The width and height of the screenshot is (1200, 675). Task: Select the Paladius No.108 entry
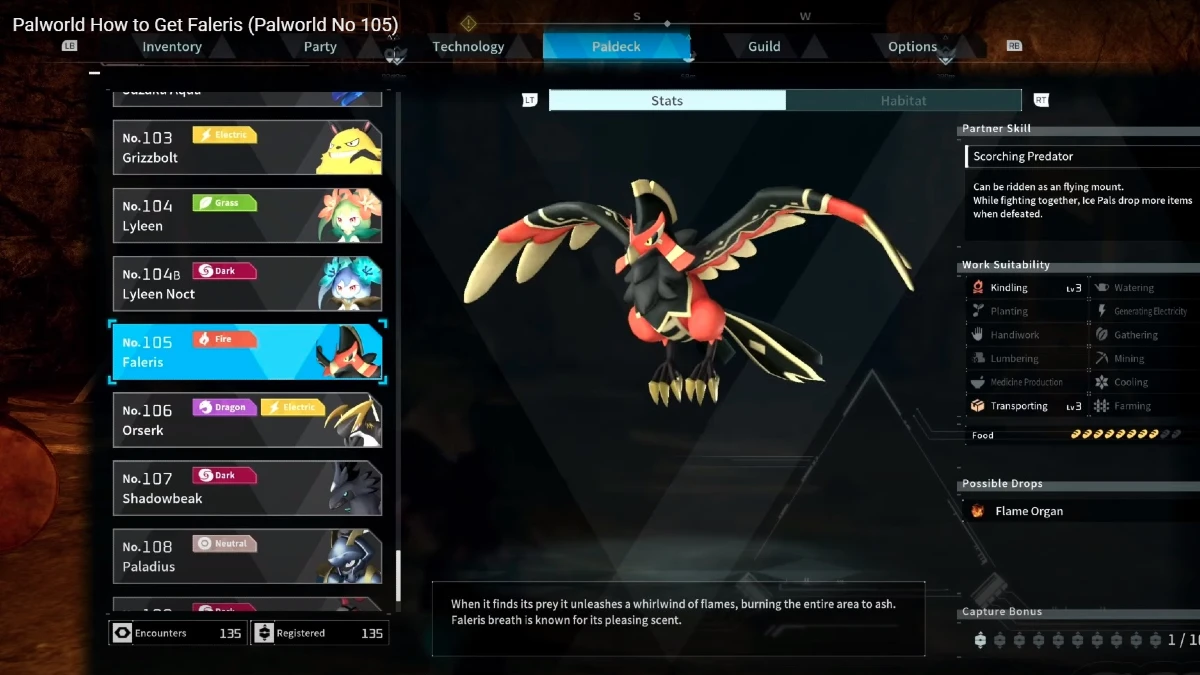tap(246, 556)
